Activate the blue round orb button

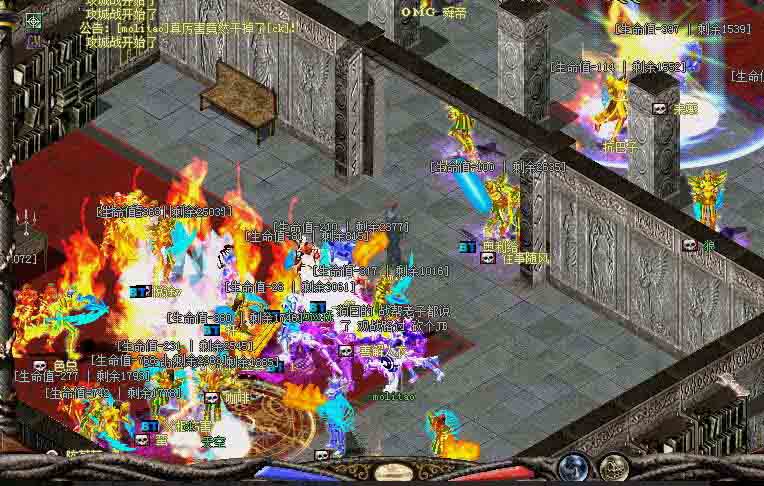point(574,468)
